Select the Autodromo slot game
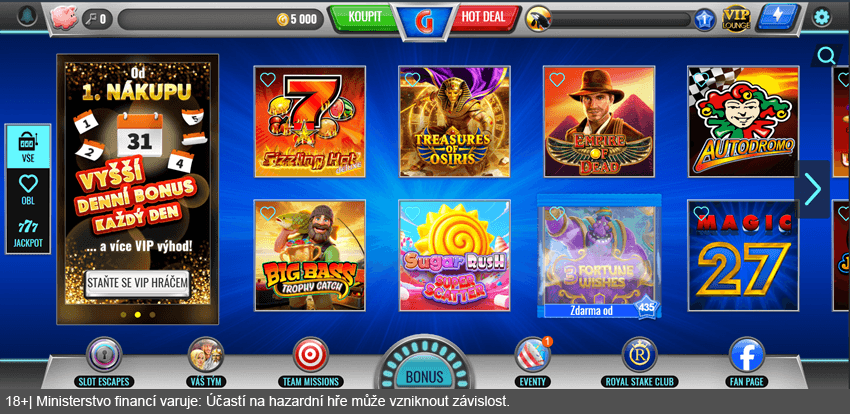The width and height of the screenshot is (850, 414). coord(743,121)
